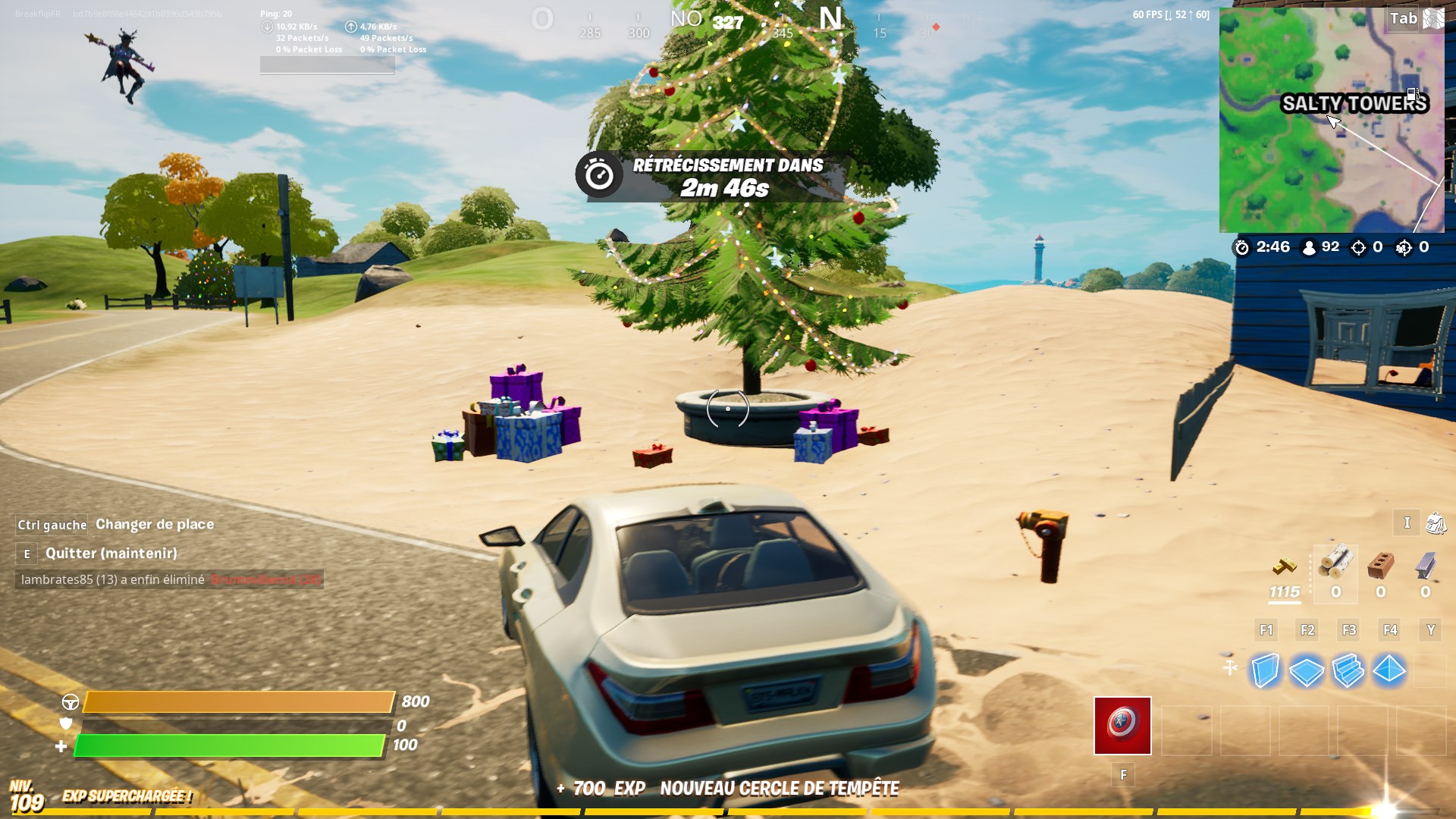1456x819 pixels.
Task: Click the F1 hotbar slot
Action: coord(1266,630)
